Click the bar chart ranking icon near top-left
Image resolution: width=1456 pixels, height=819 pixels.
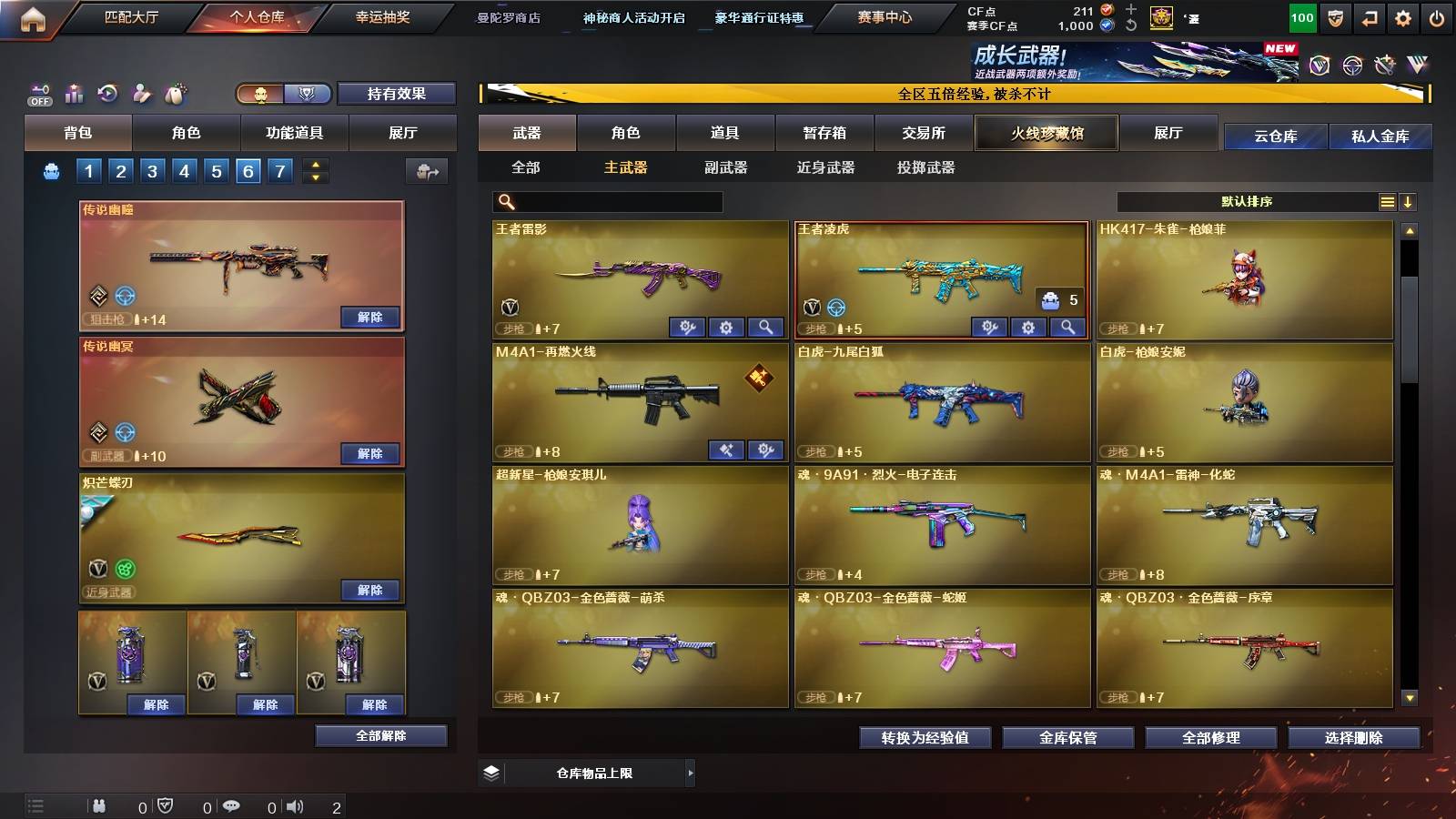click(73, 93)
